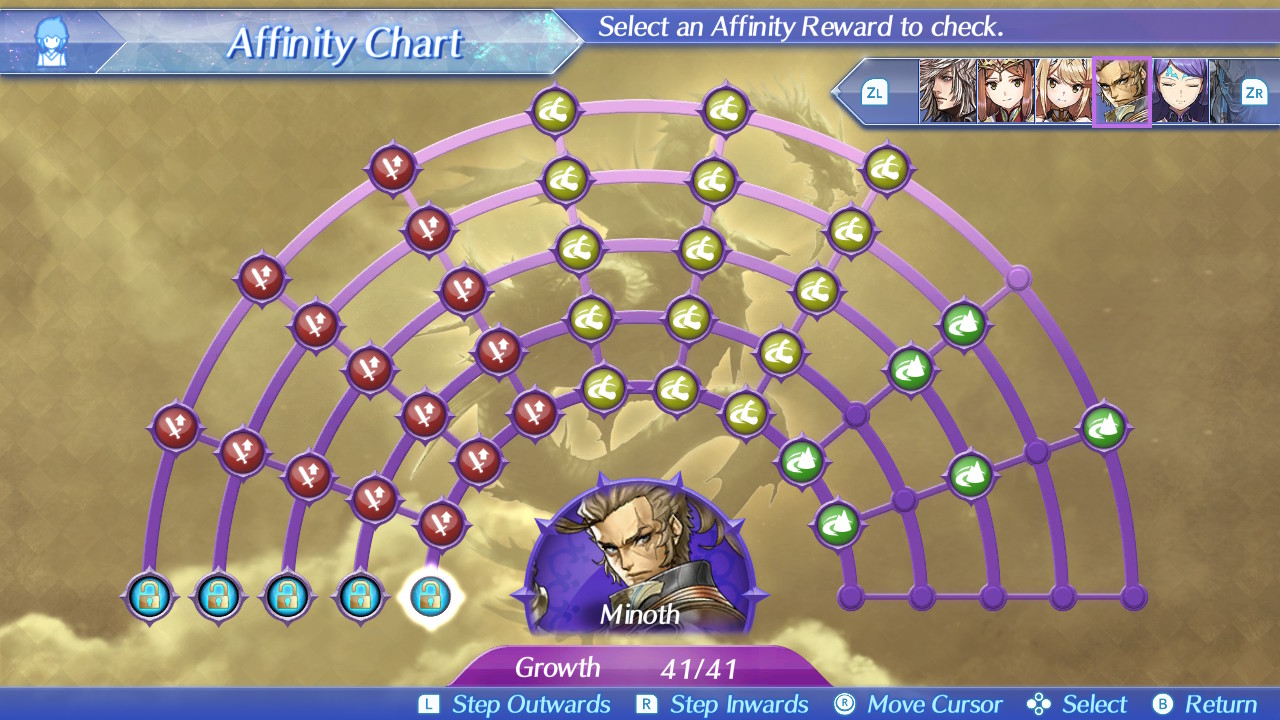Choose the blonde Mythra portrait
This screenshot has height=720, width=1280.
(x=1063, y=91)
